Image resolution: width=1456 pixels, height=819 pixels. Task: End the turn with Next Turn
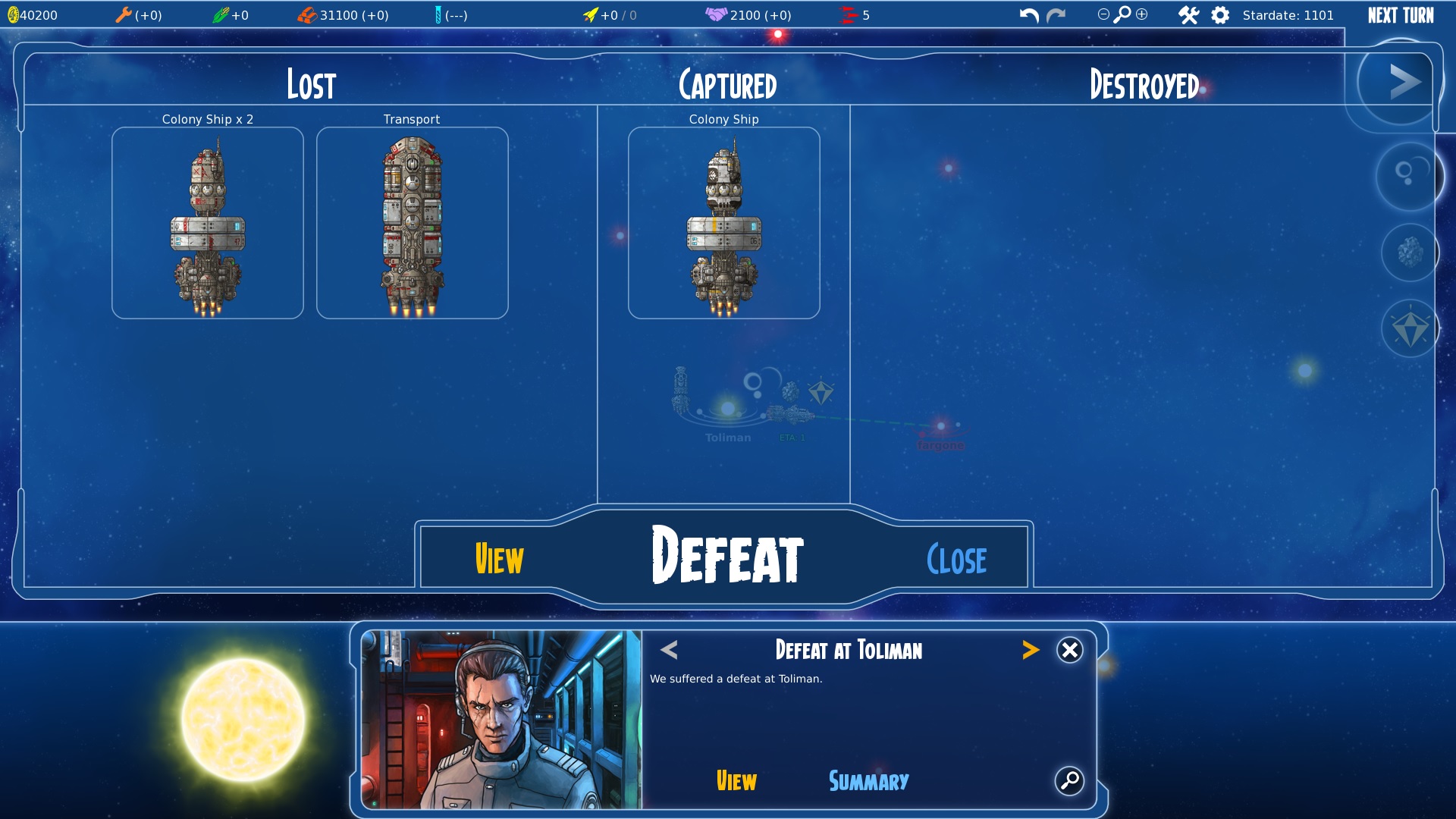[x=1401, y=15]
